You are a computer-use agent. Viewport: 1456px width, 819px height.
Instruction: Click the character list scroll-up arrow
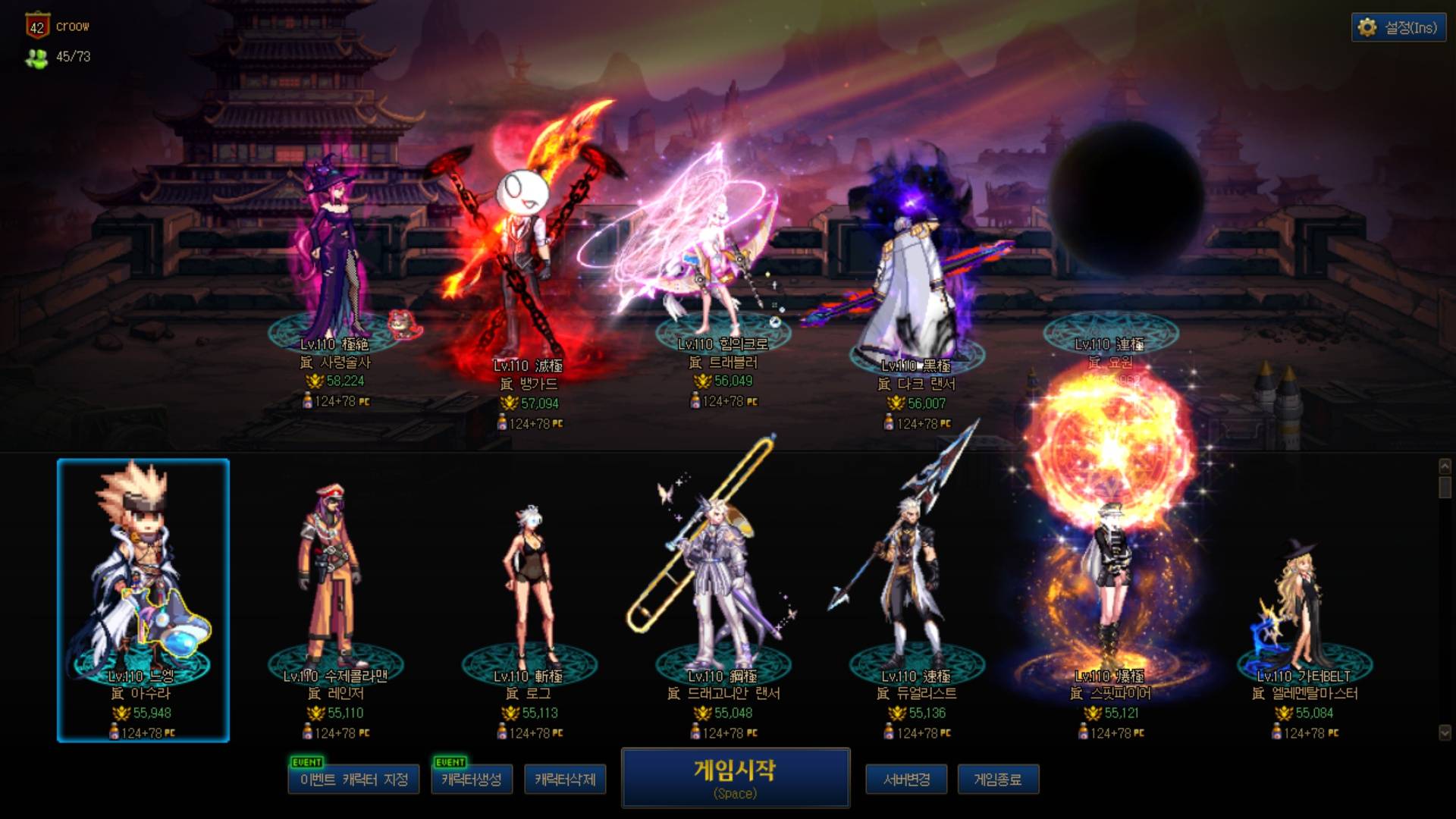[x=1445, y=466]
